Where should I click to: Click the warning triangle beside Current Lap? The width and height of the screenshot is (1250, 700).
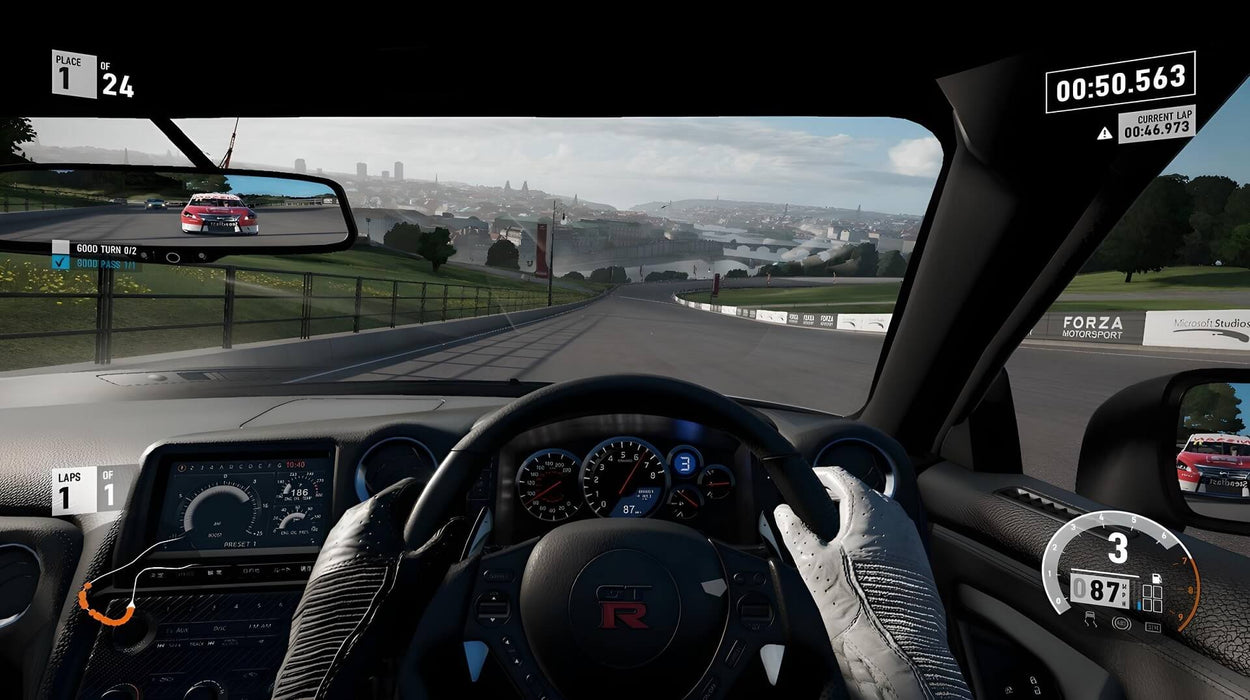(1104, 132)
